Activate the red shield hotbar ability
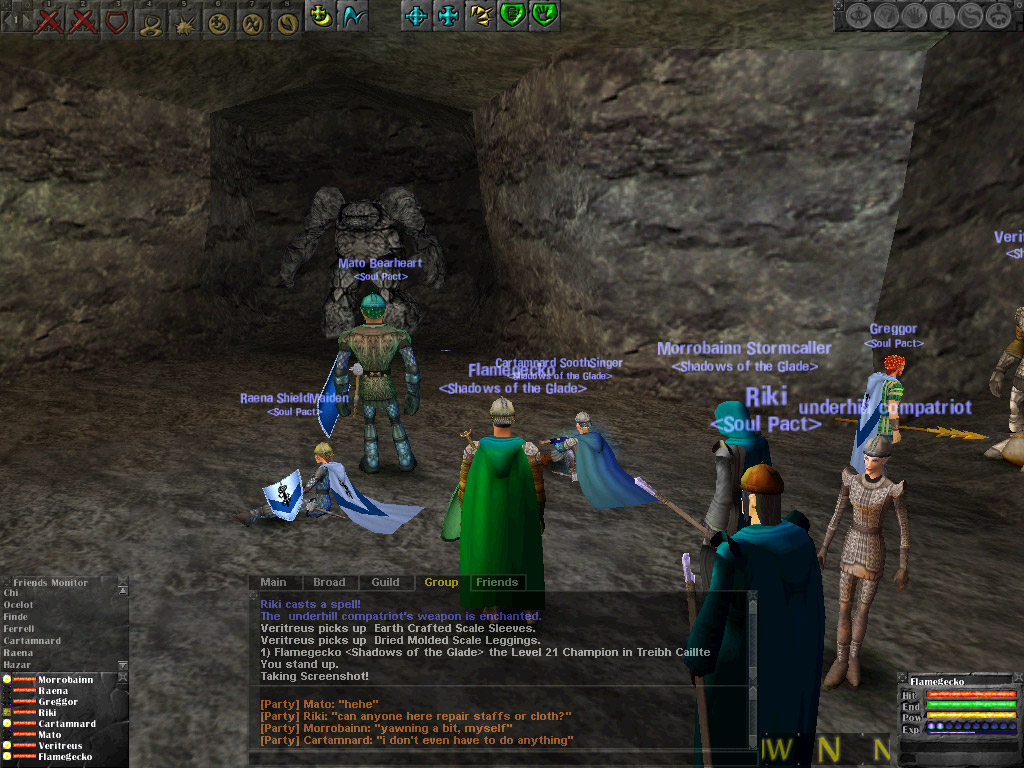Image resolution: width=1024 pixels, height=768 pixels. [x=117, y=19]
